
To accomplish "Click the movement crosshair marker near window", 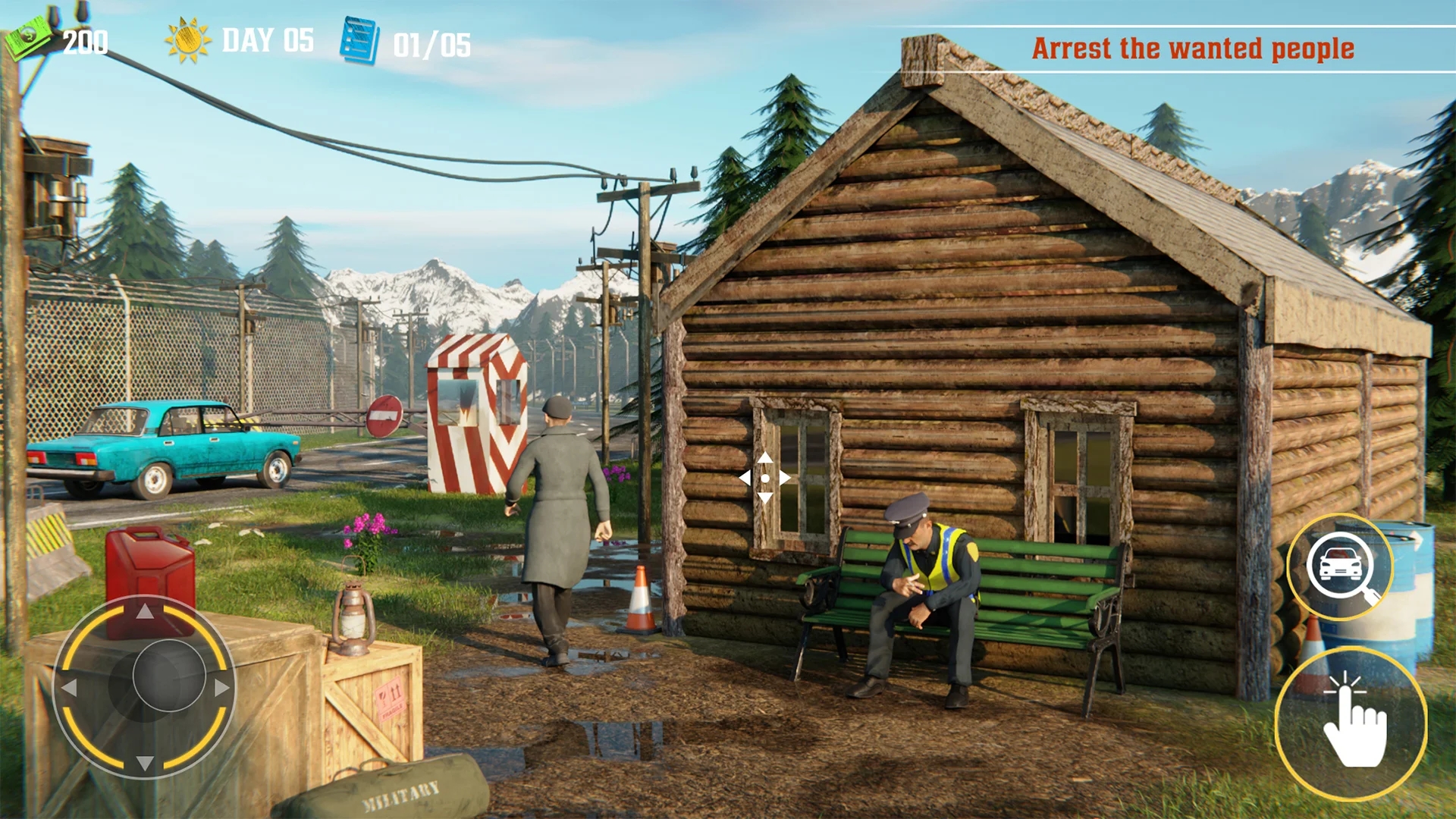I will pyautogui.click(x=767, y=479).
